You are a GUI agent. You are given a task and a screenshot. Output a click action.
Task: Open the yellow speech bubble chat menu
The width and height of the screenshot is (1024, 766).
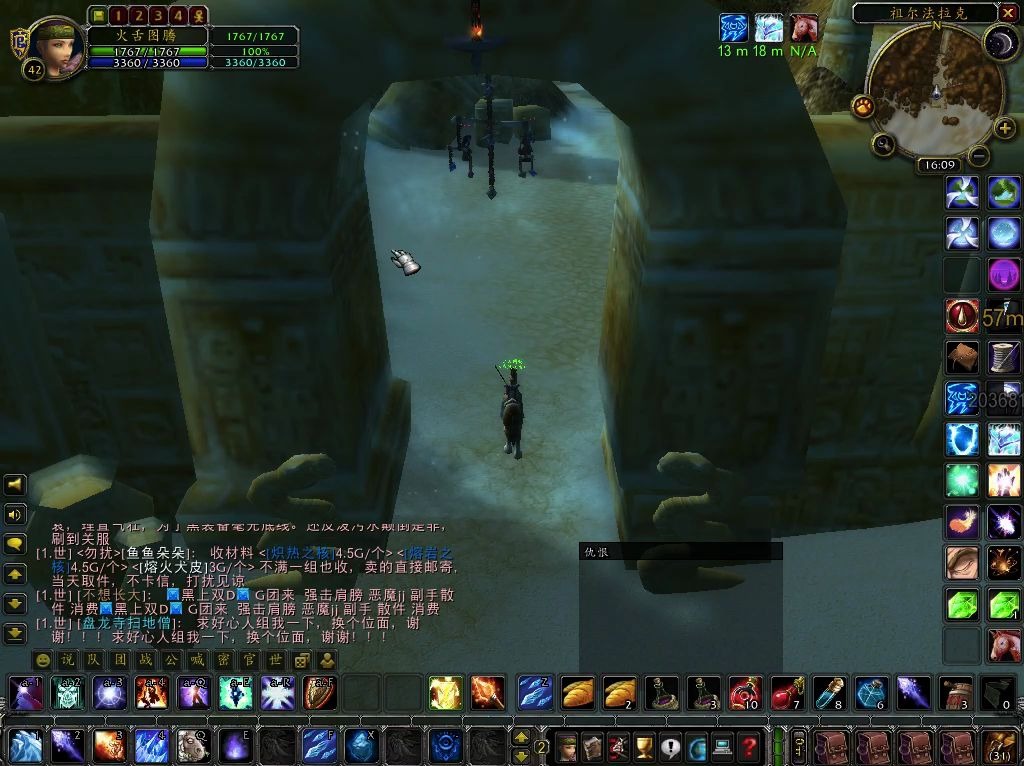point(15,544)
